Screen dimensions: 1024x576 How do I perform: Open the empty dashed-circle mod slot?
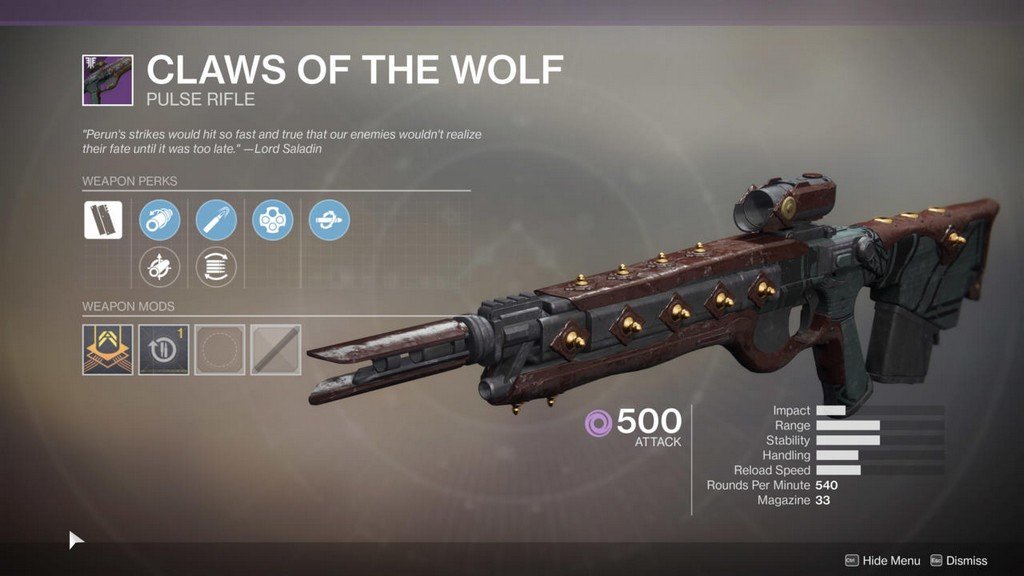coord(219,349)
